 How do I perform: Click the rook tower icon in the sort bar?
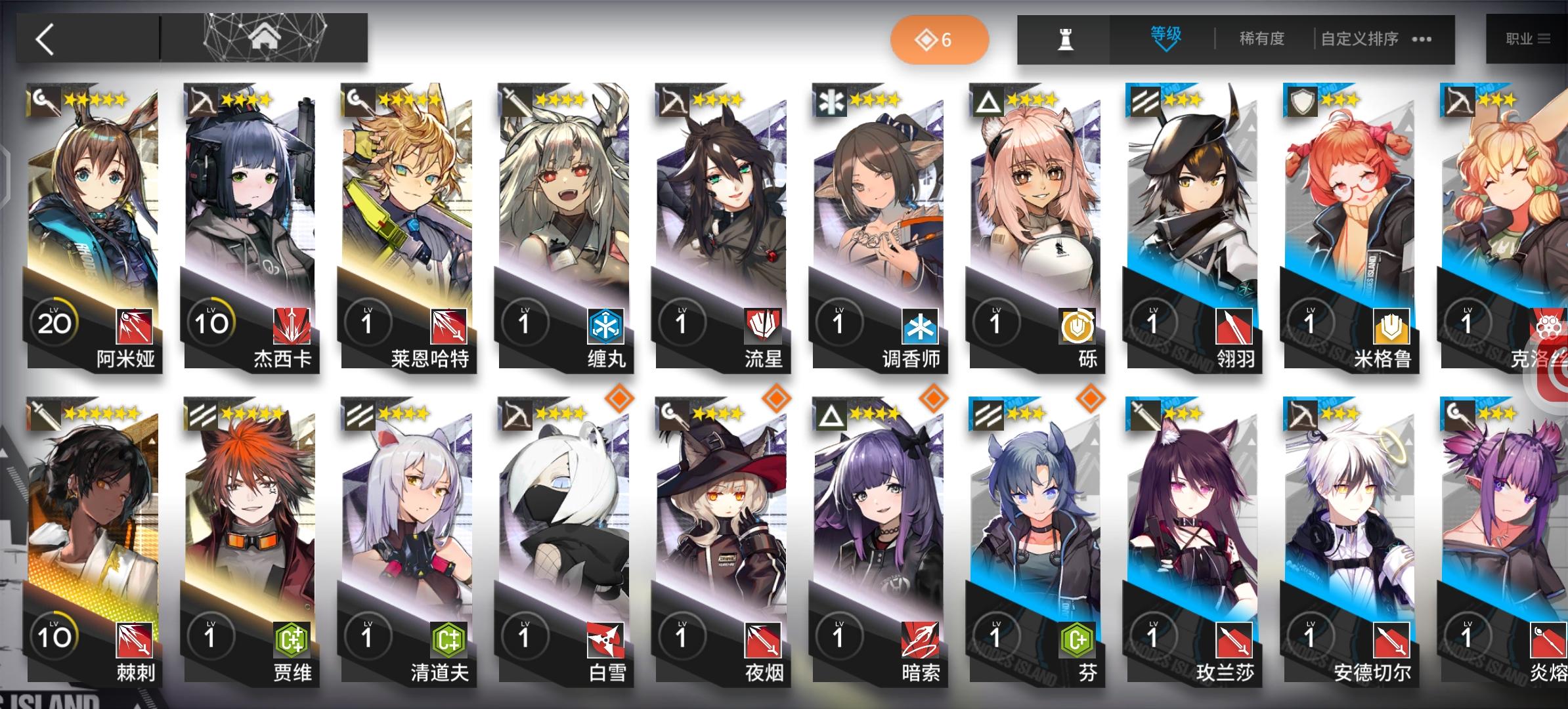(1066, 39)
